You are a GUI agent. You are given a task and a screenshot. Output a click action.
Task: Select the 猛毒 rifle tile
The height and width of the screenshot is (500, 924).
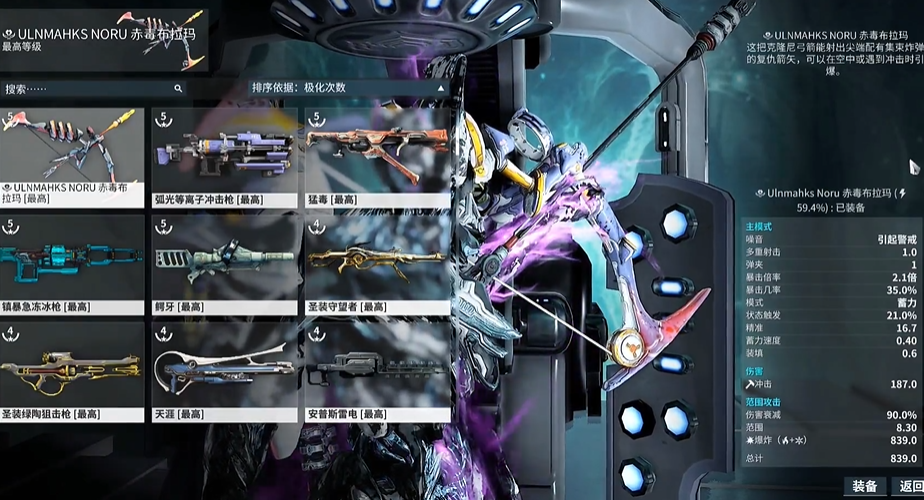(x=376, y=156)
